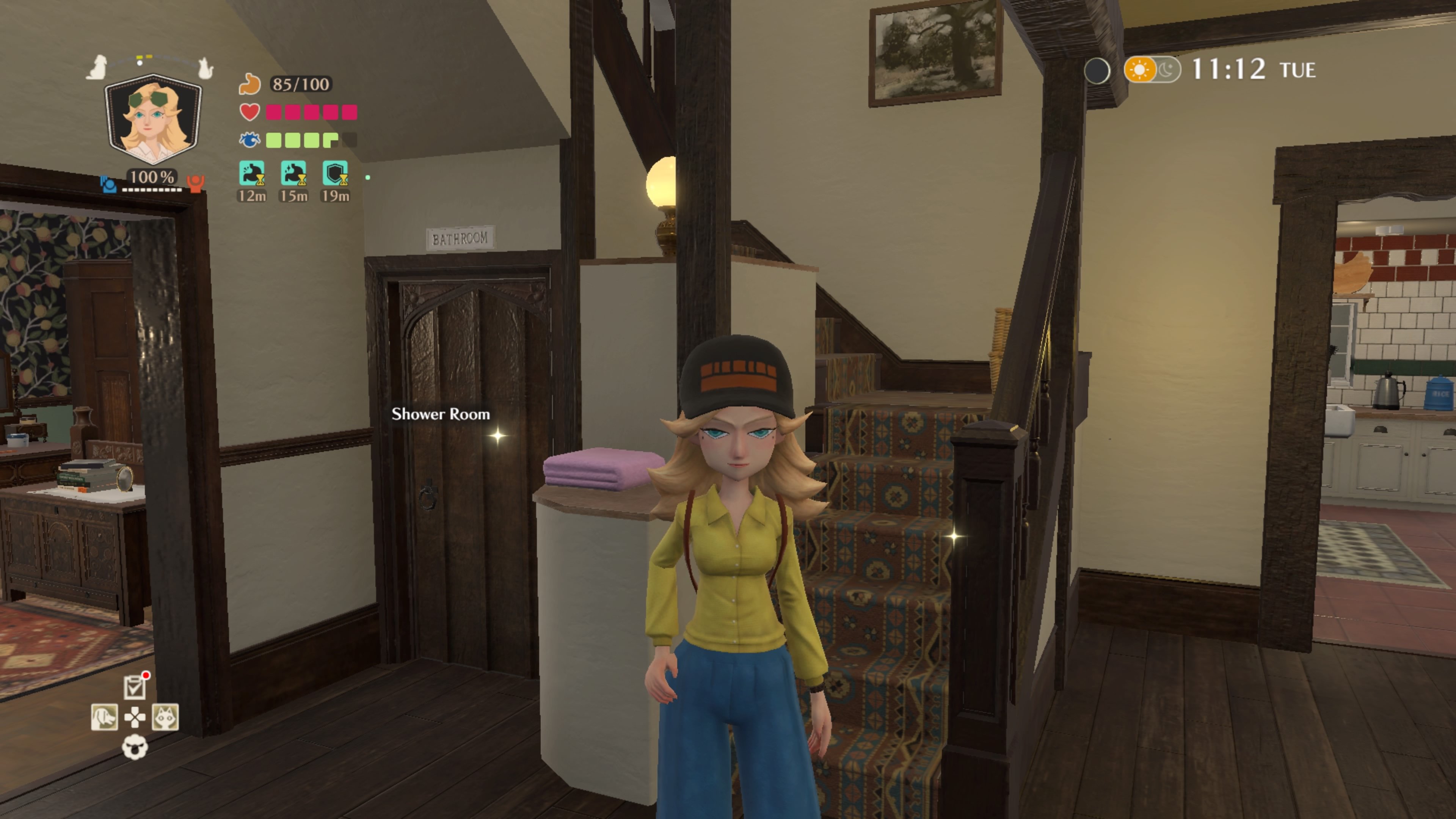Click the dark circle beside the clock

(x=1097, y=71)
